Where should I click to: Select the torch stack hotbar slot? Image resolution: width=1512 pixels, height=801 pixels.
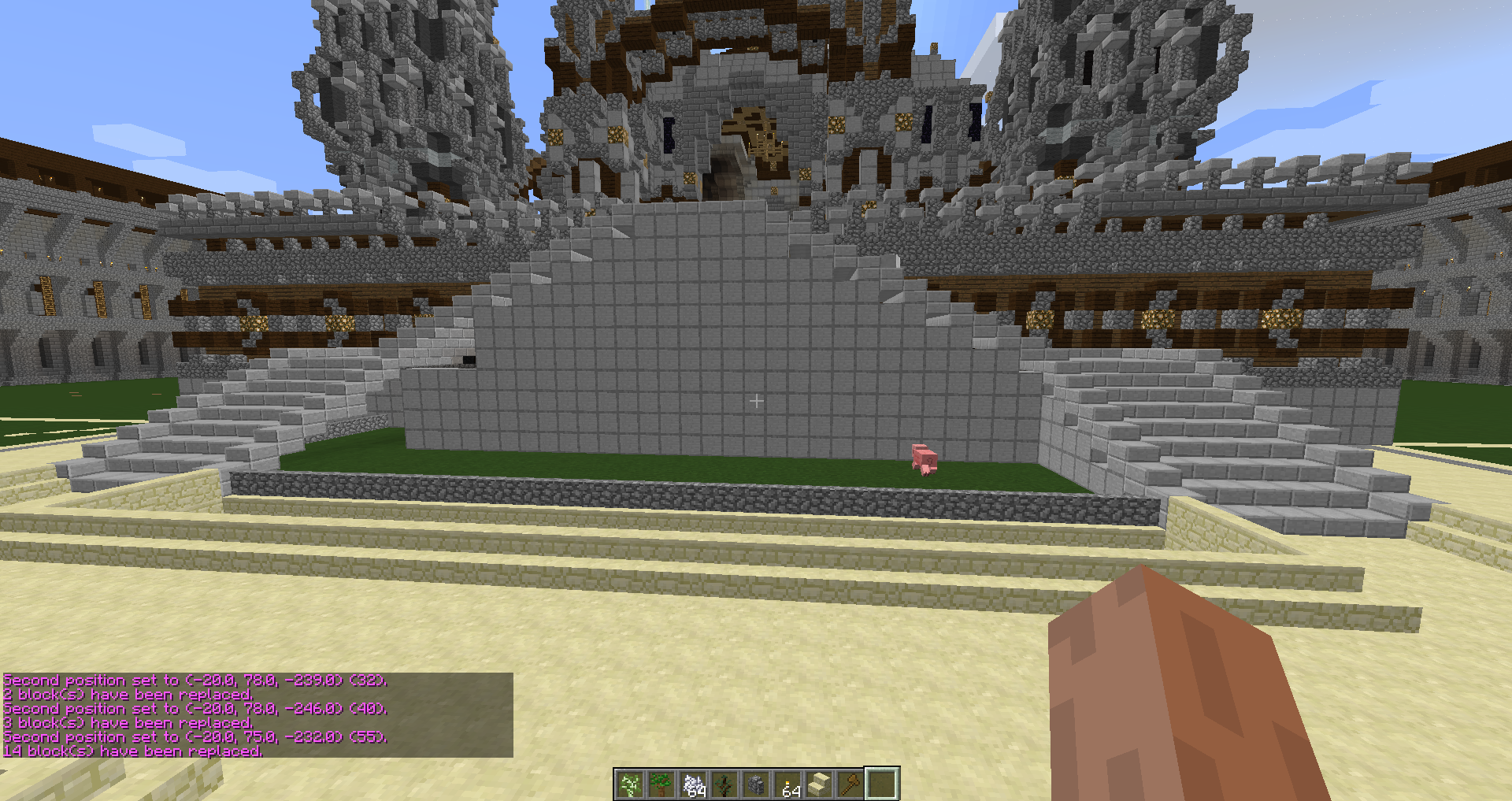787,784
